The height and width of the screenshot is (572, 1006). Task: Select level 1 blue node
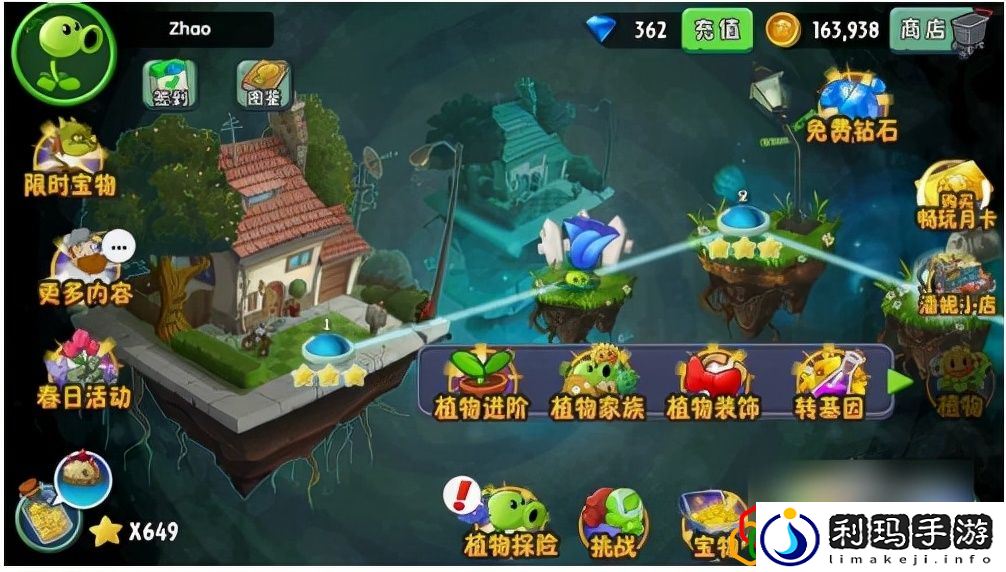[326, 347]
